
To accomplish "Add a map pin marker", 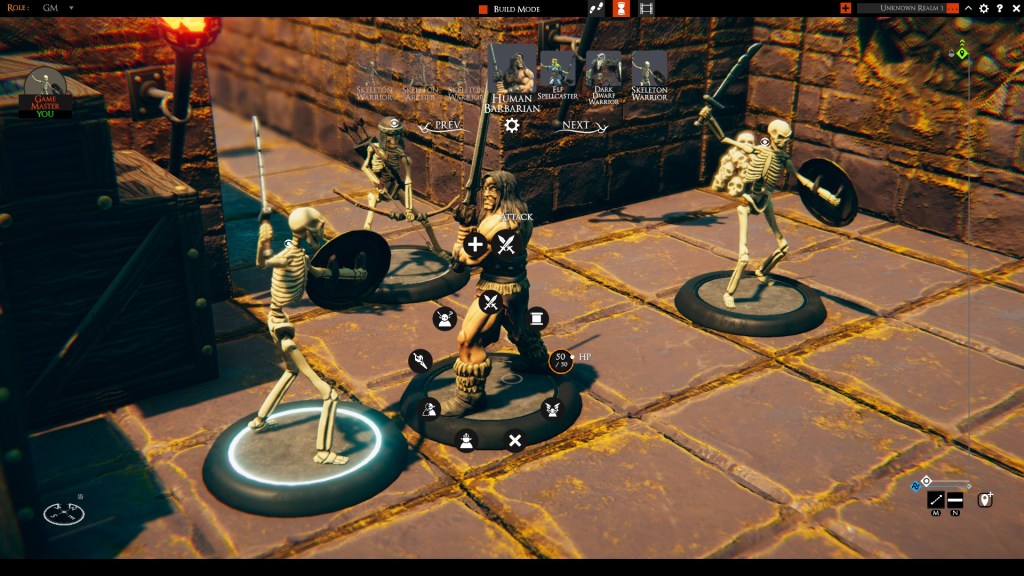I will click(984, 499).
